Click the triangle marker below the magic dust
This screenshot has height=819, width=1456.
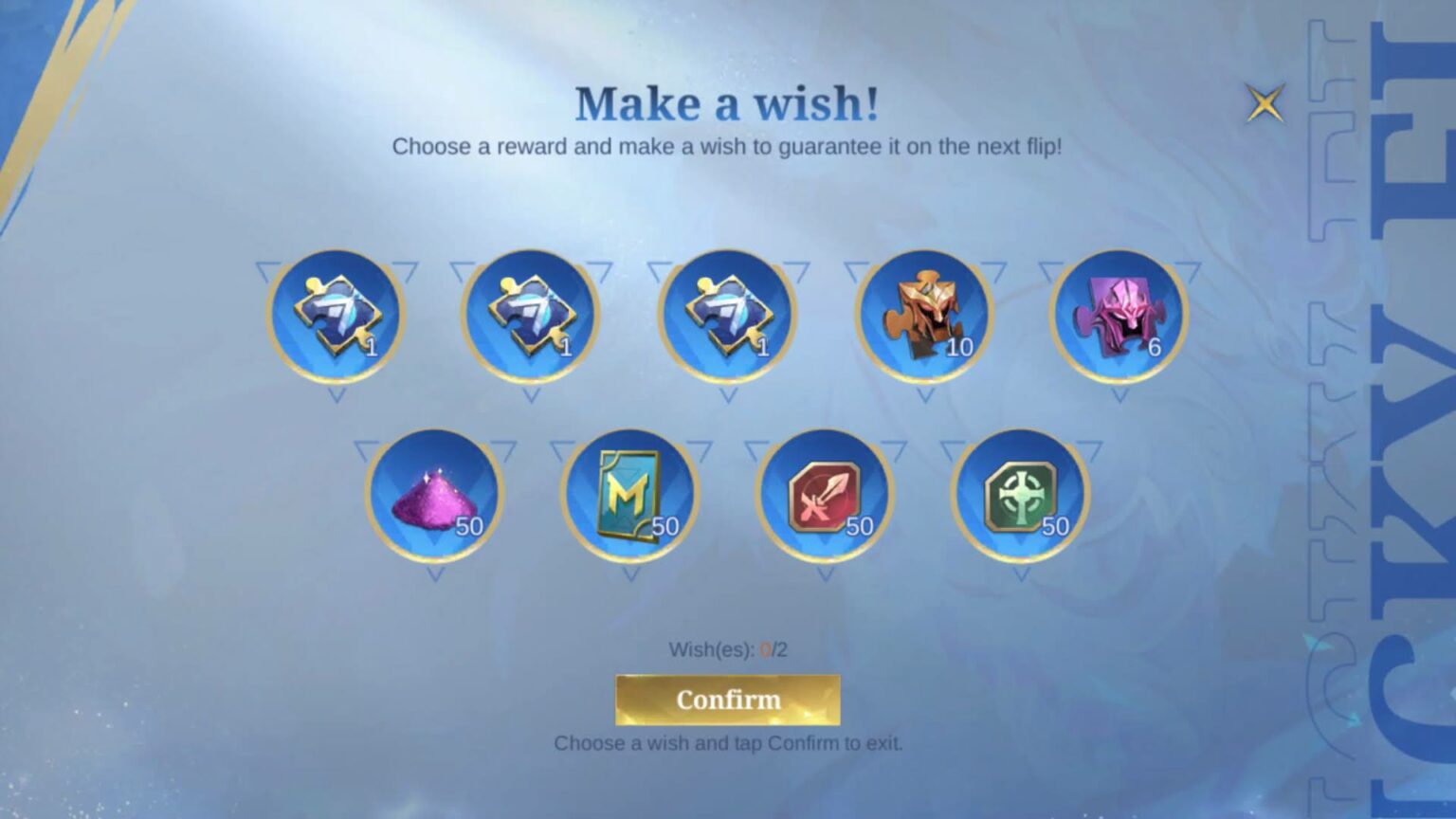coord(433,574)
